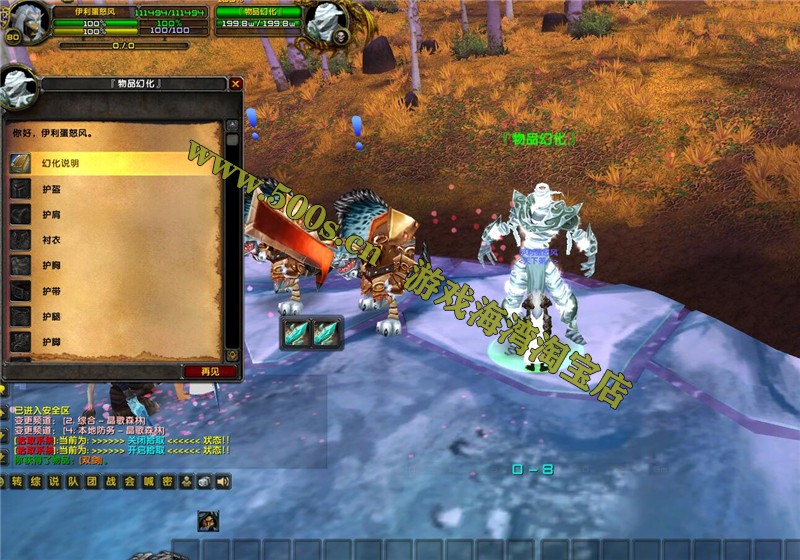Switch chat to the 说 (say) channel
Viewport: 800px width, 560px height.
[x=54, y=482]
